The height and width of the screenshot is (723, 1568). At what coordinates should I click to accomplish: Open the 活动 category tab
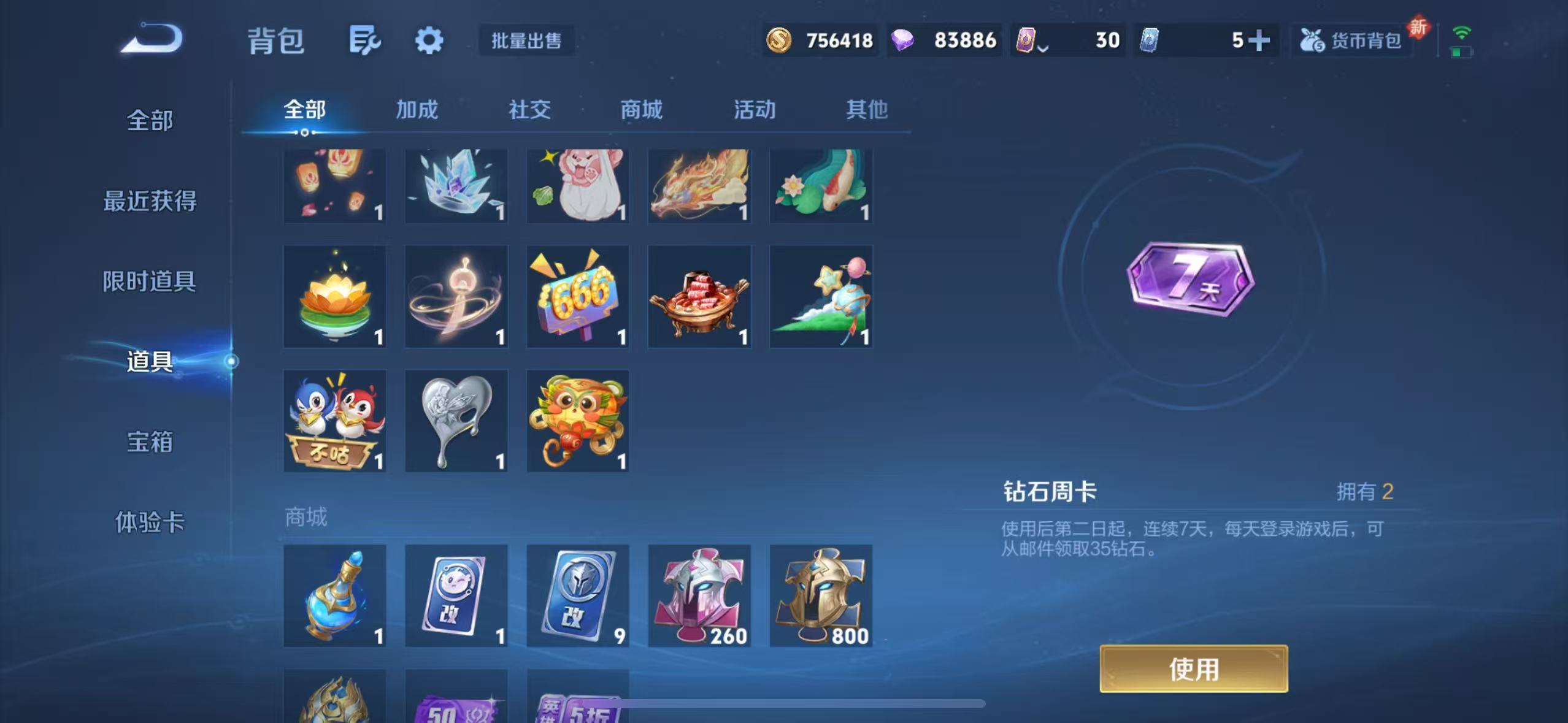[754, 109]
